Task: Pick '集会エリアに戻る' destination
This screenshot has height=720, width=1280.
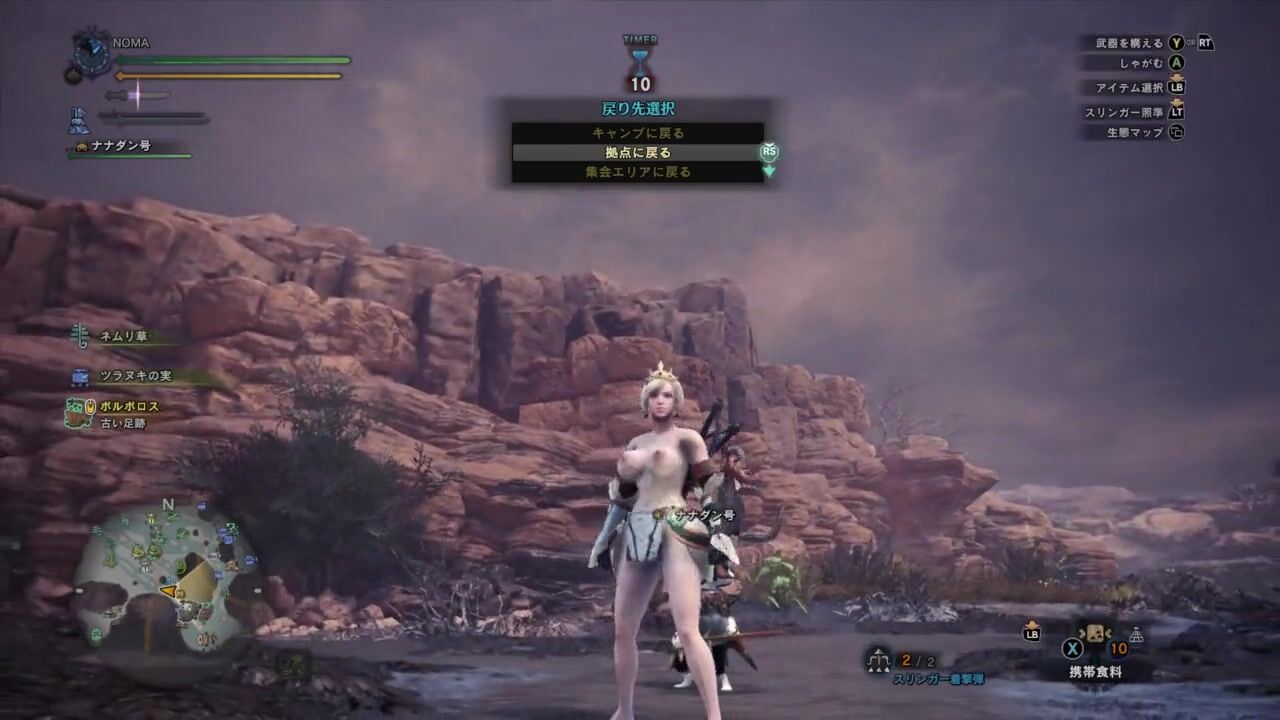Action: pyautogui.click(x=637, y=172)
